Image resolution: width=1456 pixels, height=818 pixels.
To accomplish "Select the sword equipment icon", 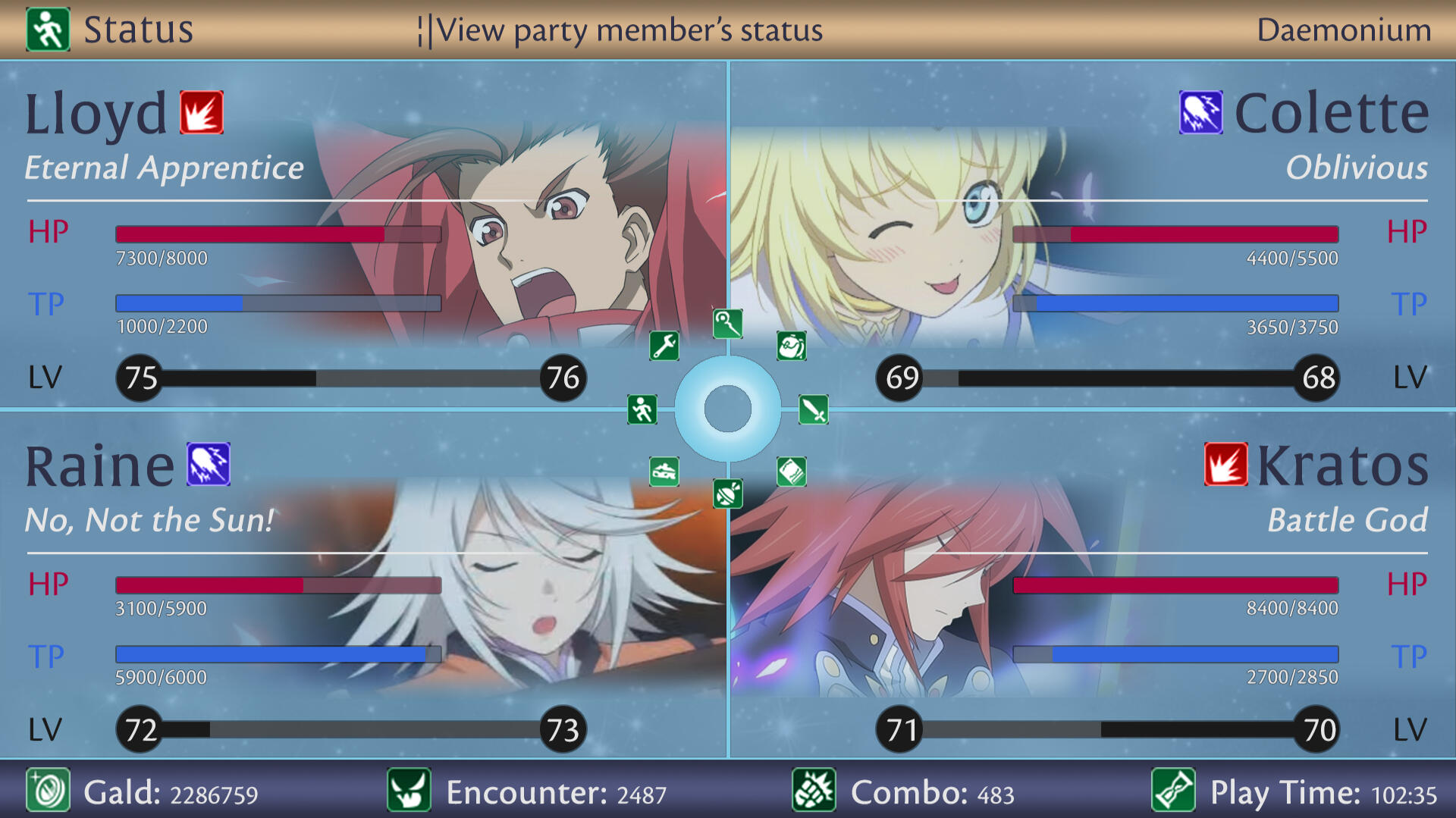I will pyautogui.click(x=814, y=409).
